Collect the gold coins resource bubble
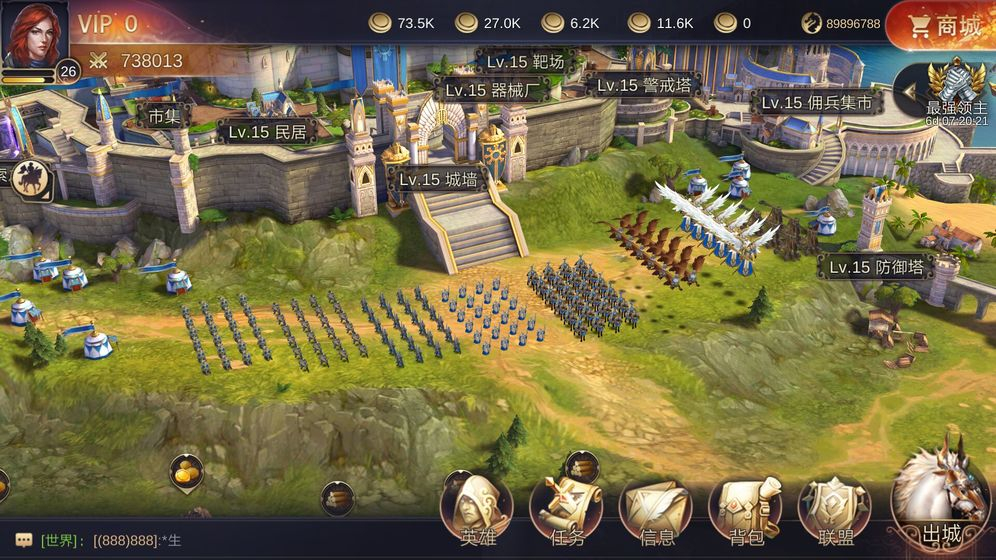996x560 pixels. point(186,472)
